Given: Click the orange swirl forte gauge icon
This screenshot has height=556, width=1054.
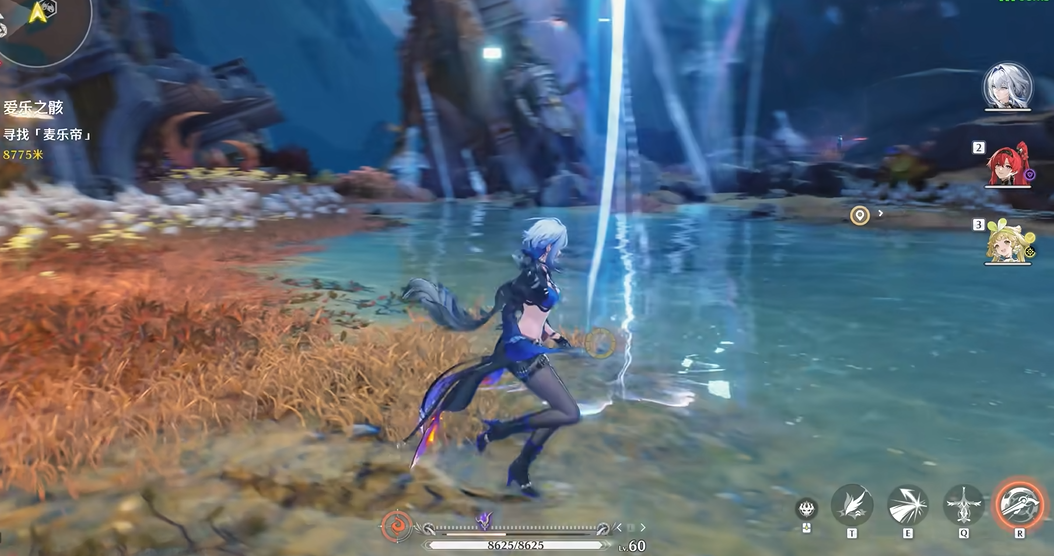Looking at the screenshot, I should (396, 527).
